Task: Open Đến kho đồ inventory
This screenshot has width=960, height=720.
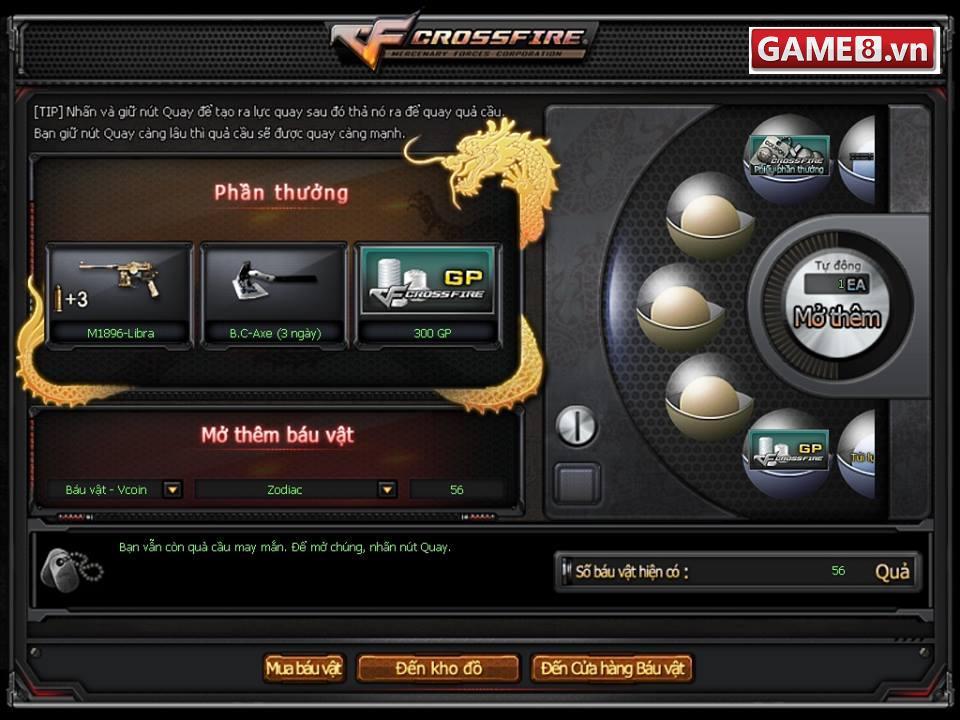Action: [438, 668]
